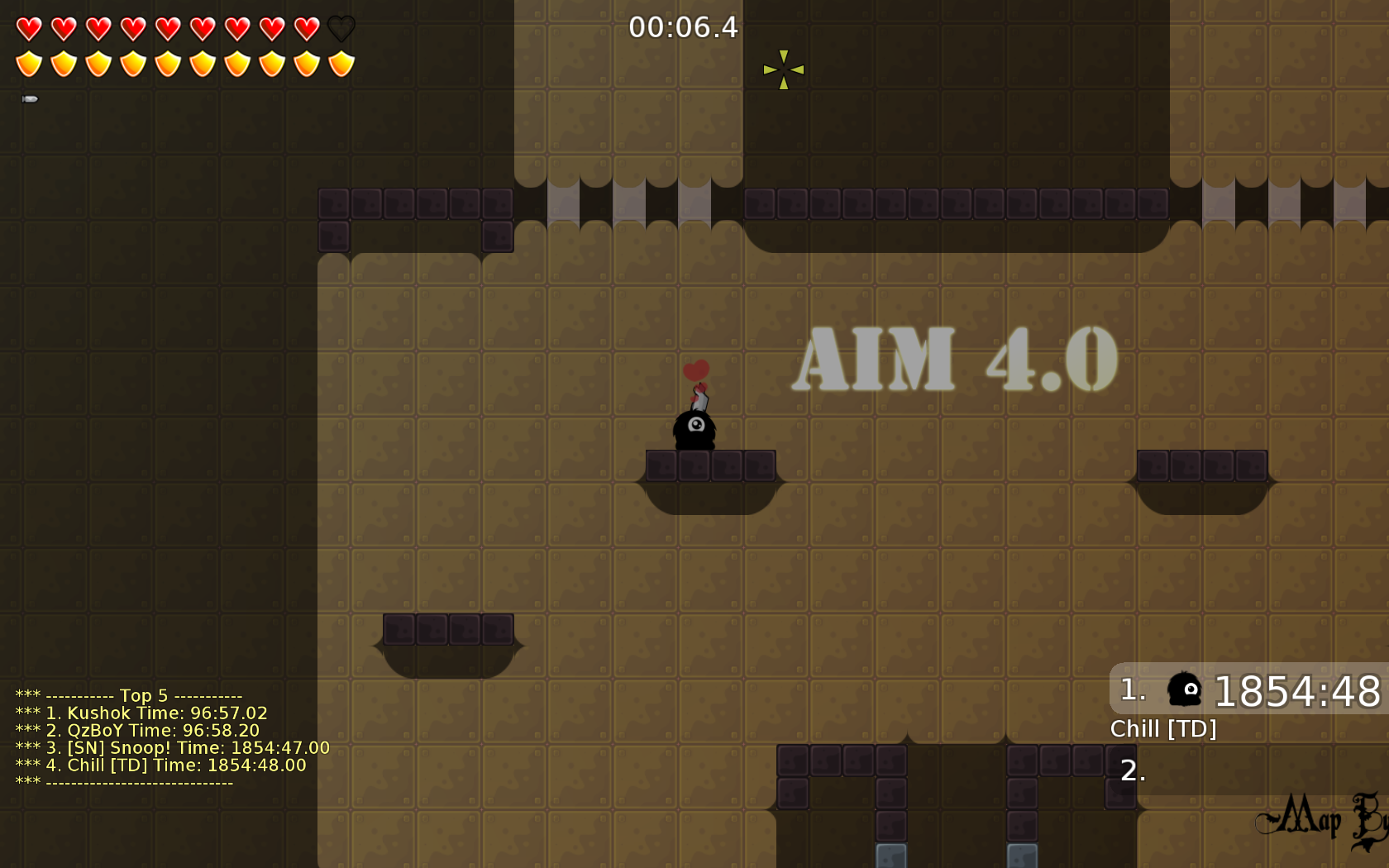
Task: Click the black tee character standing on the platform
Action: coord(694,430)
